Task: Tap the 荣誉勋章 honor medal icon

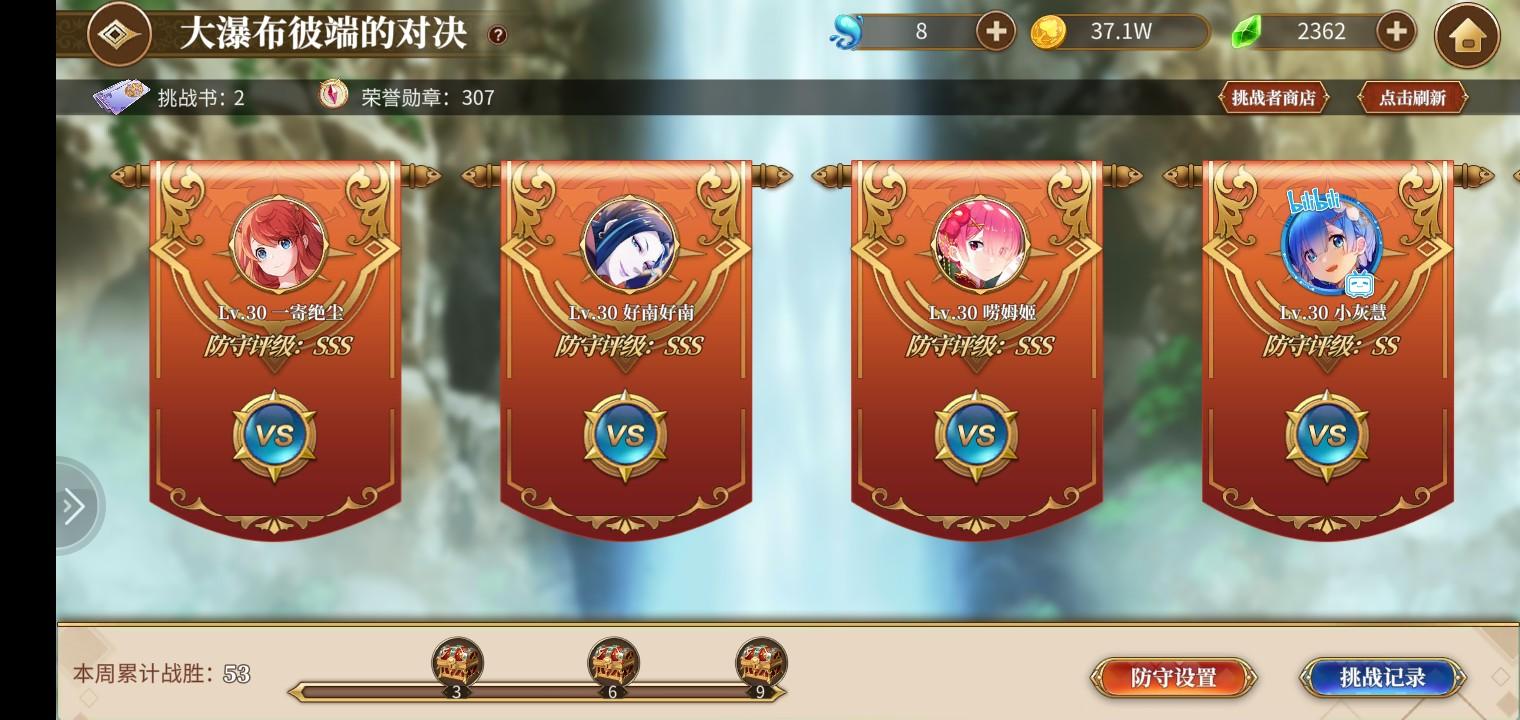Action: tap(334, 97)
